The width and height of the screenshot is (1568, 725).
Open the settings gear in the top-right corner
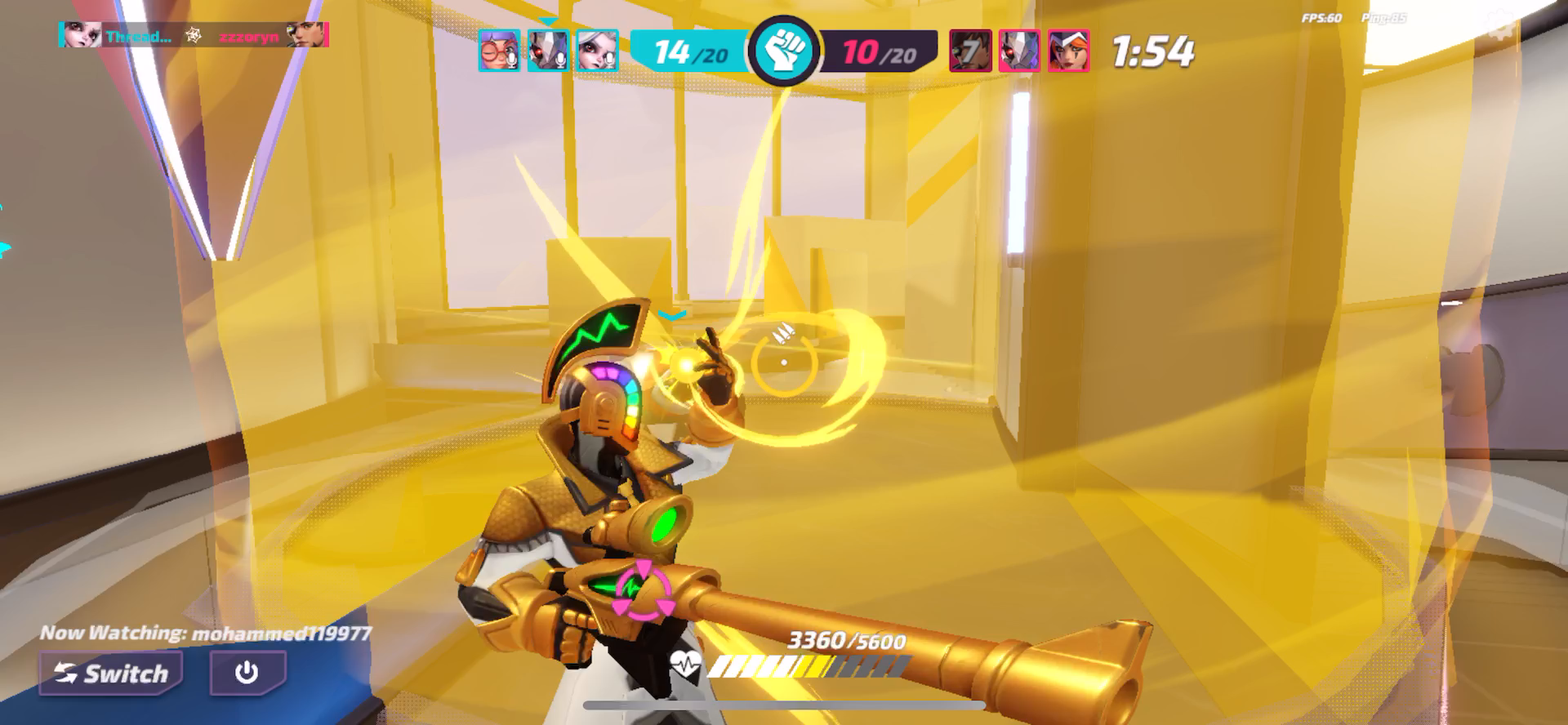(x=1501, y=22)
